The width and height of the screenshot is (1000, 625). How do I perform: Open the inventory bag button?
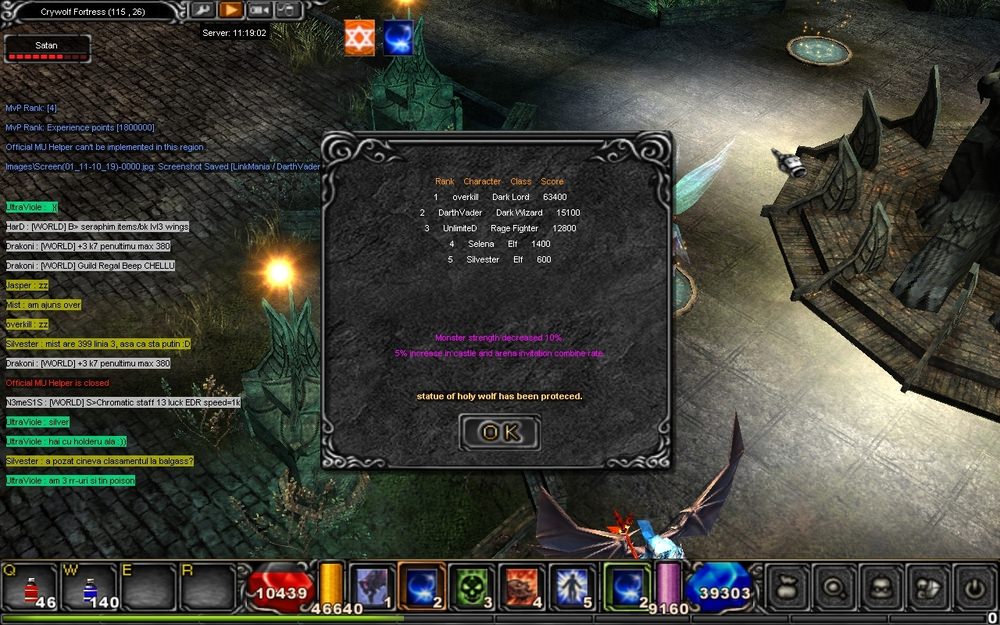point(788,587)
